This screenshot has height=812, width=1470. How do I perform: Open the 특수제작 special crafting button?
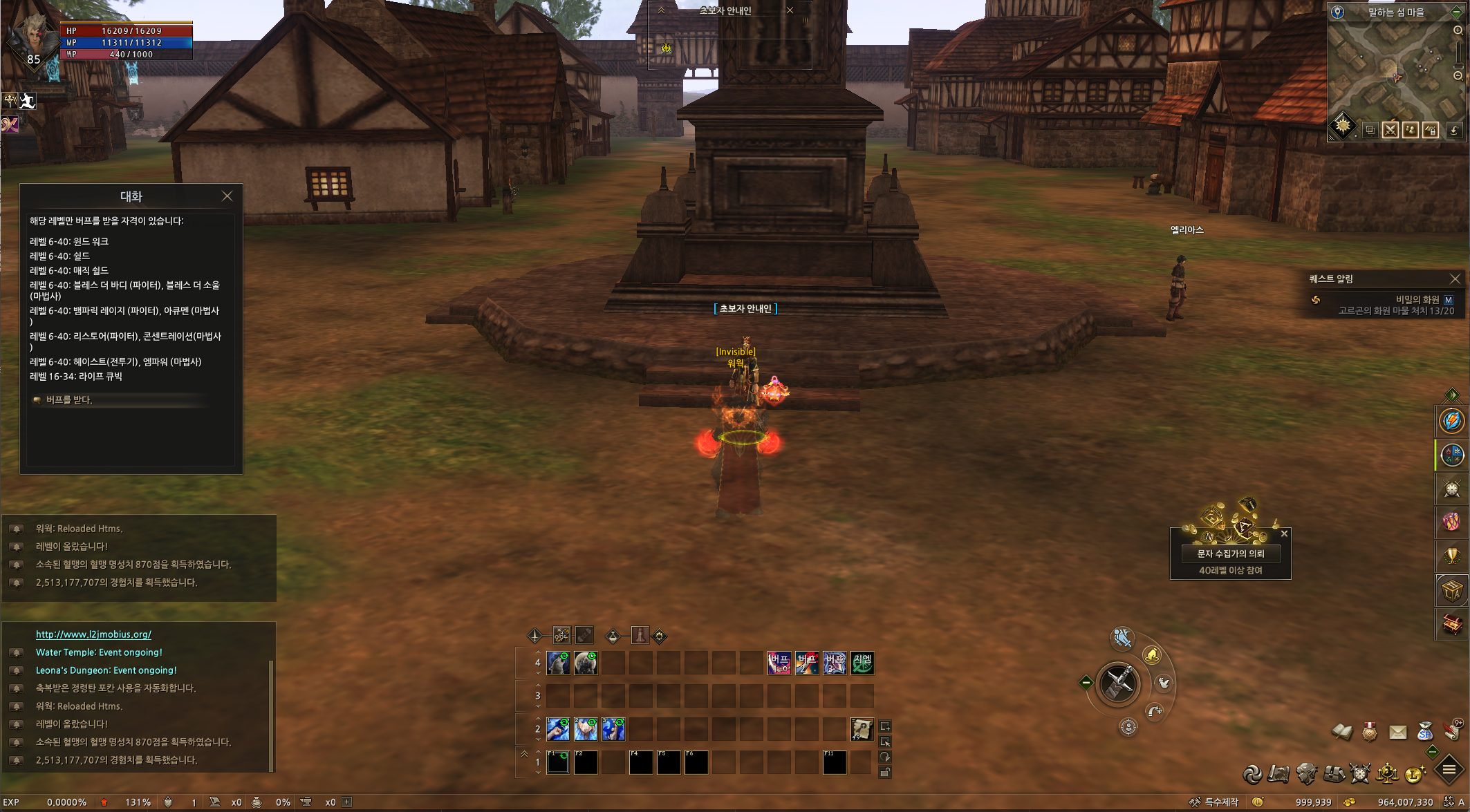[x=1214, y=802]
